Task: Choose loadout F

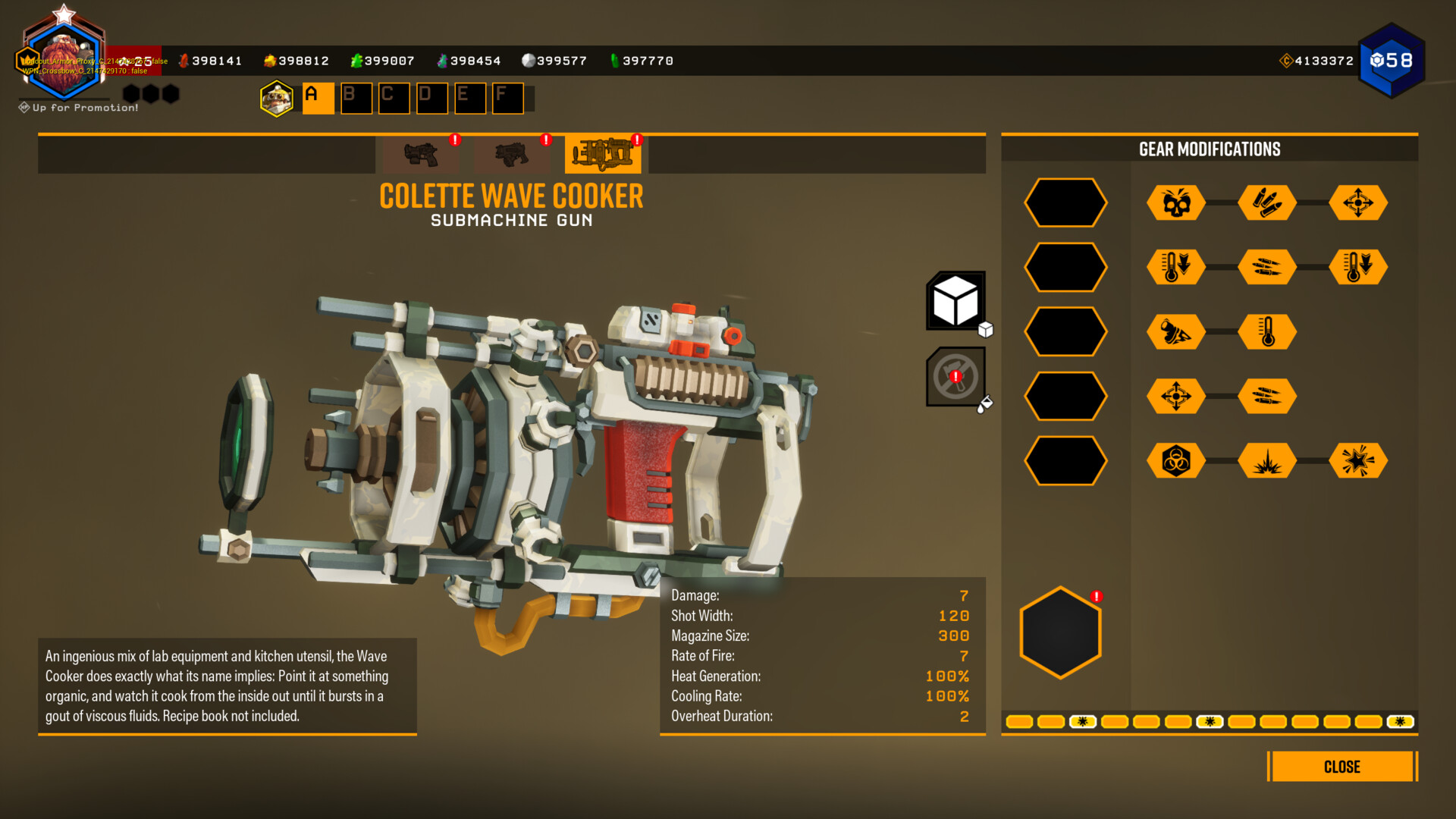Action: tap(507, 98)
